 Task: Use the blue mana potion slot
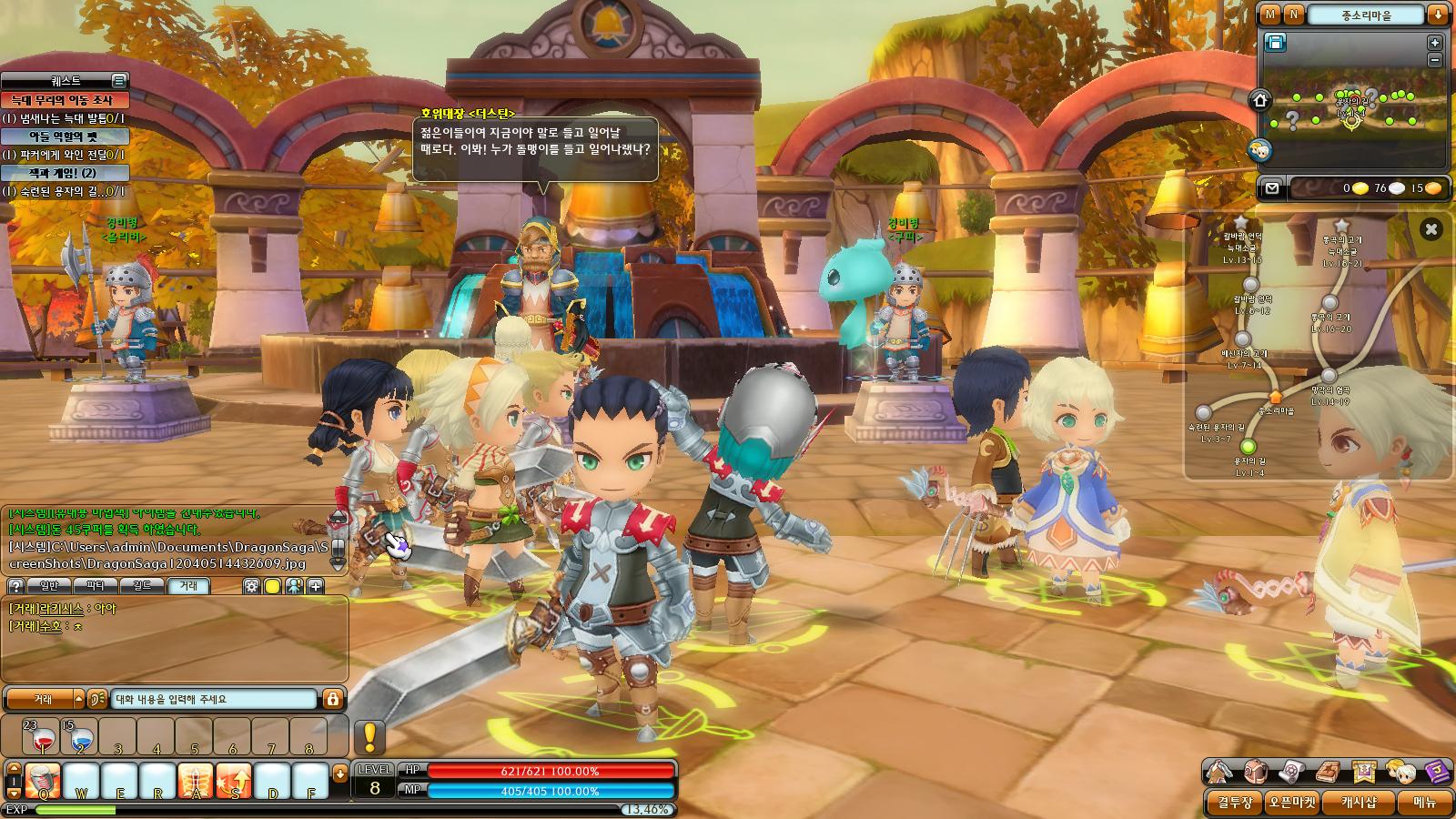coord(79,738)
